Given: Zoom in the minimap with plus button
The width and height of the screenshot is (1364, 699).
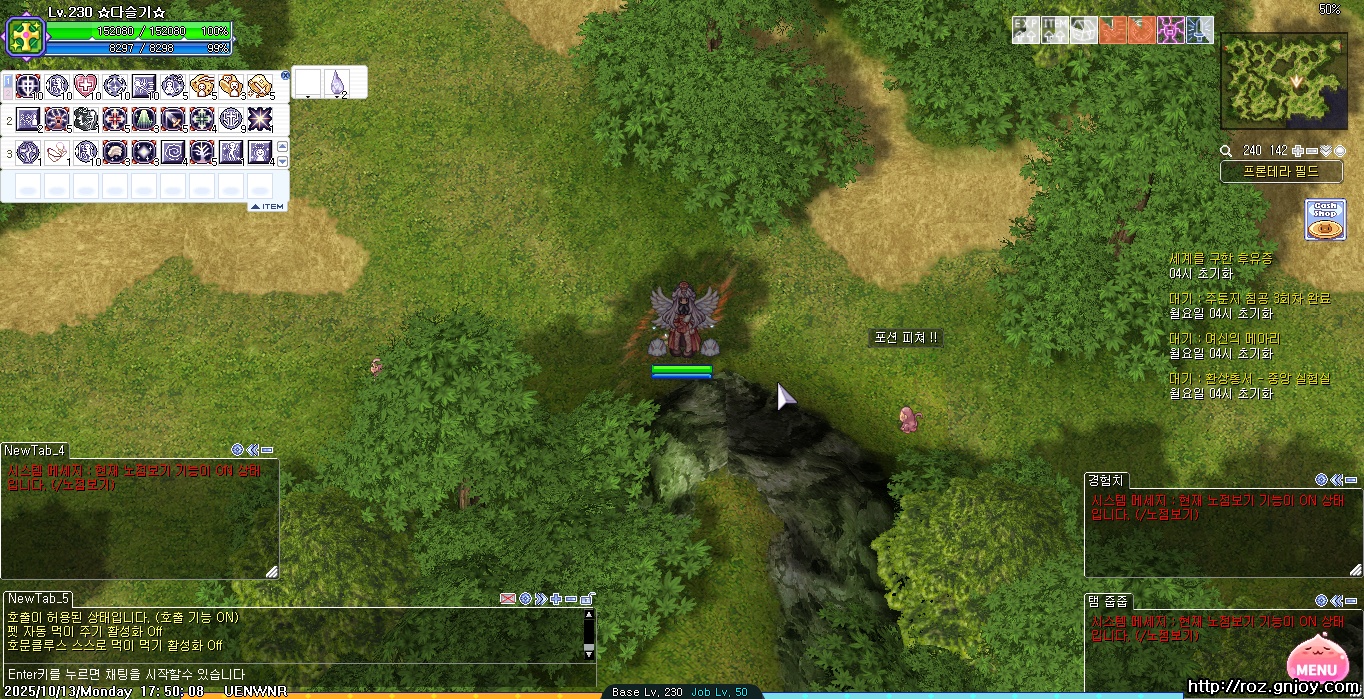Looking at the screenshot, I should 1297,151.
